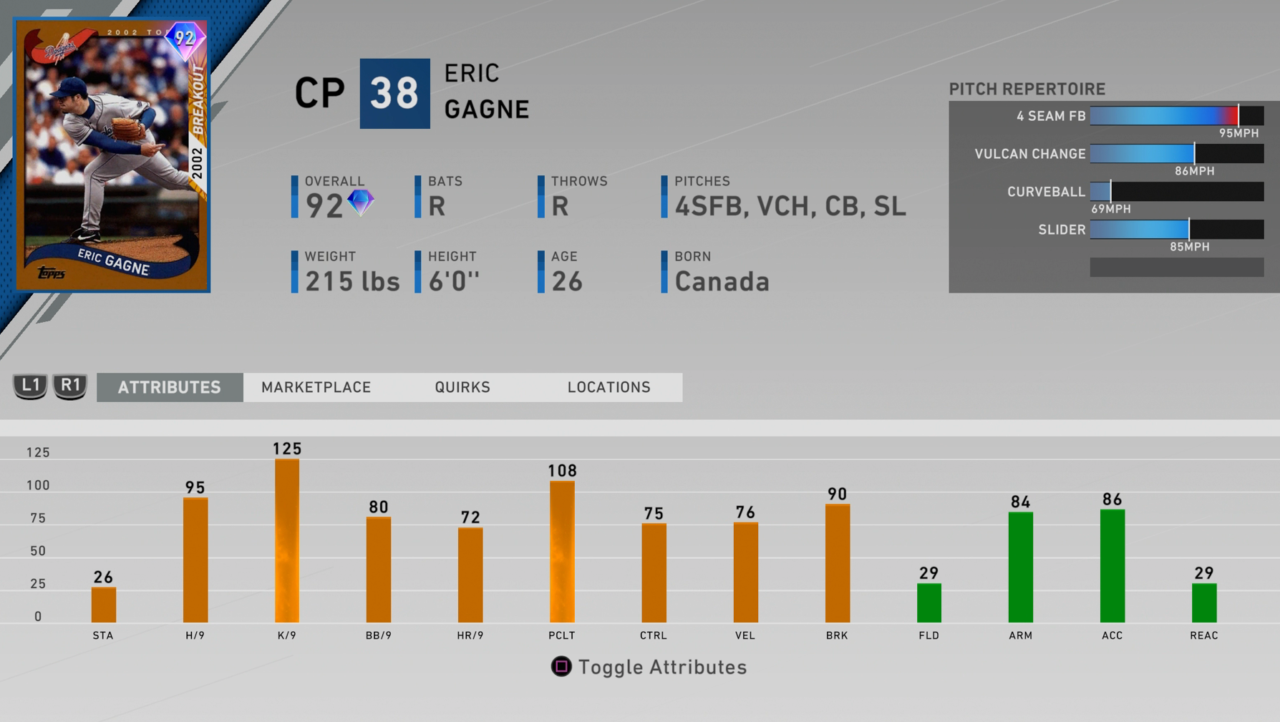Select the Locations tab
Image resolution: width=1280 pixels, height=722 pixels.
pyautogui.click(x=609, y=387)
